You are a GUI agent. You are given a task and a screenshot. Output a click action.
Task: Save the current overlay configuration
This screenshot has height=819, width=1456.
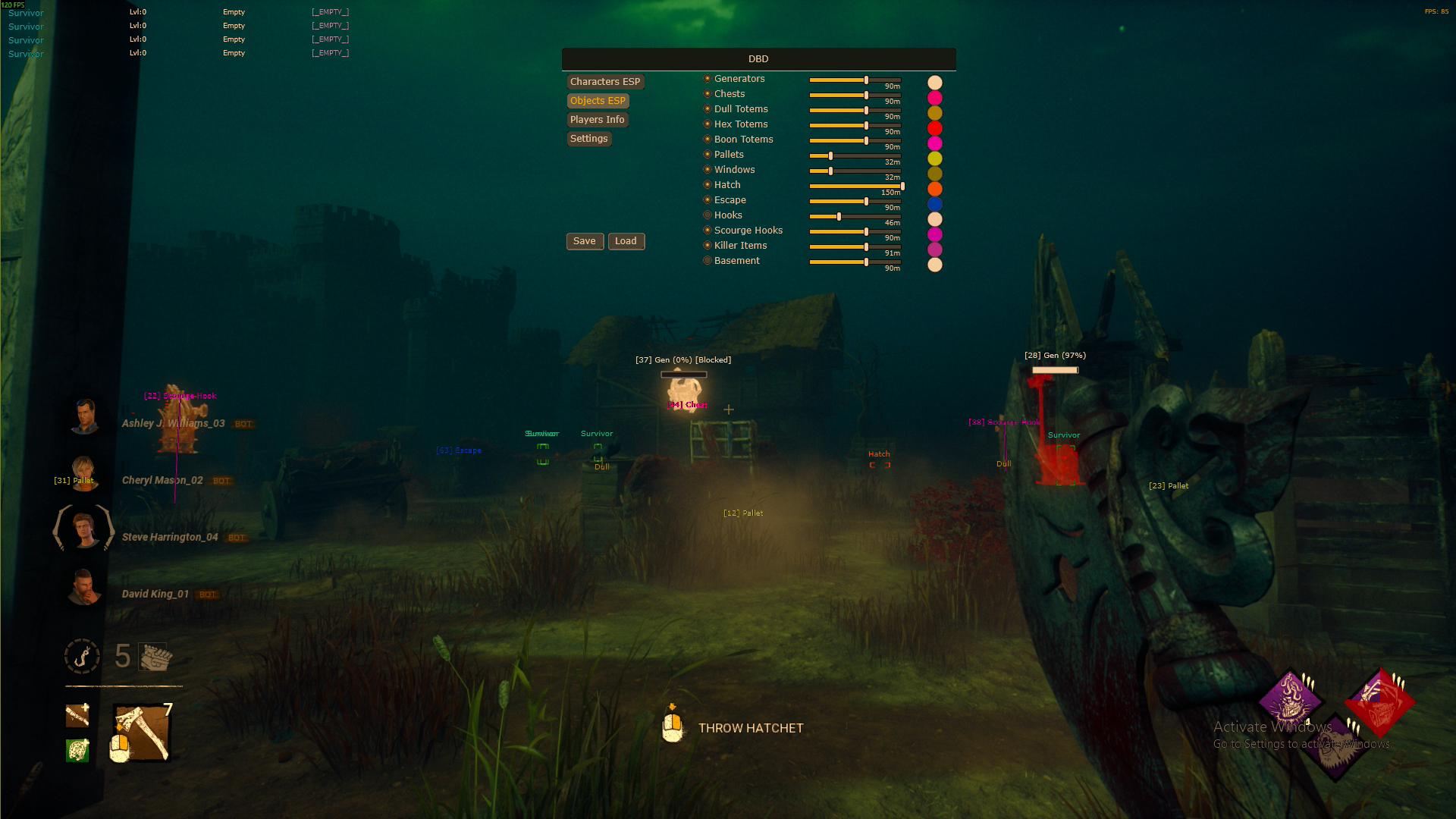click(584, 241)
